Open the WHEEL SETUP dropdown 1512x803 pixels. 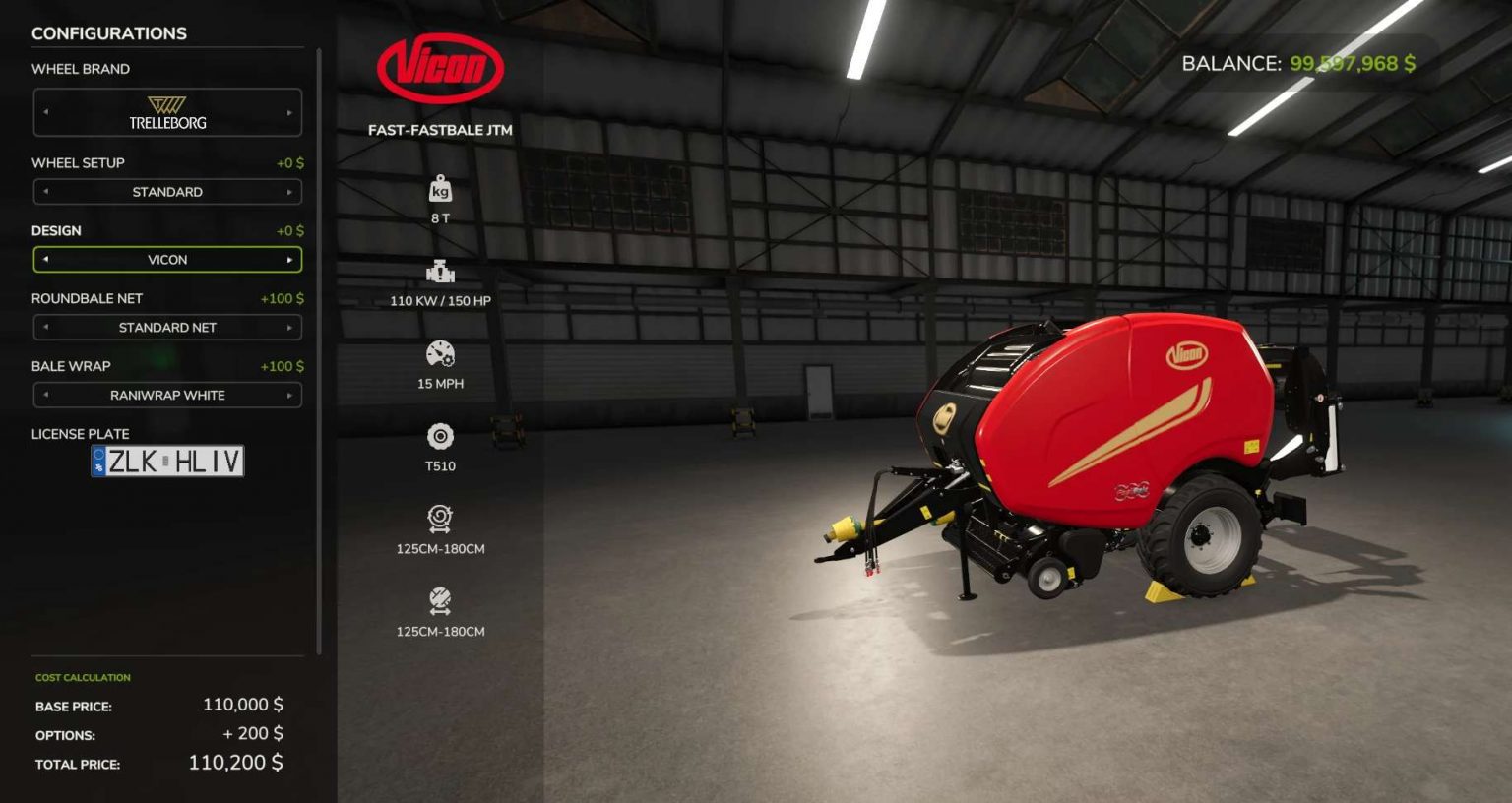(x=166, y=191)
